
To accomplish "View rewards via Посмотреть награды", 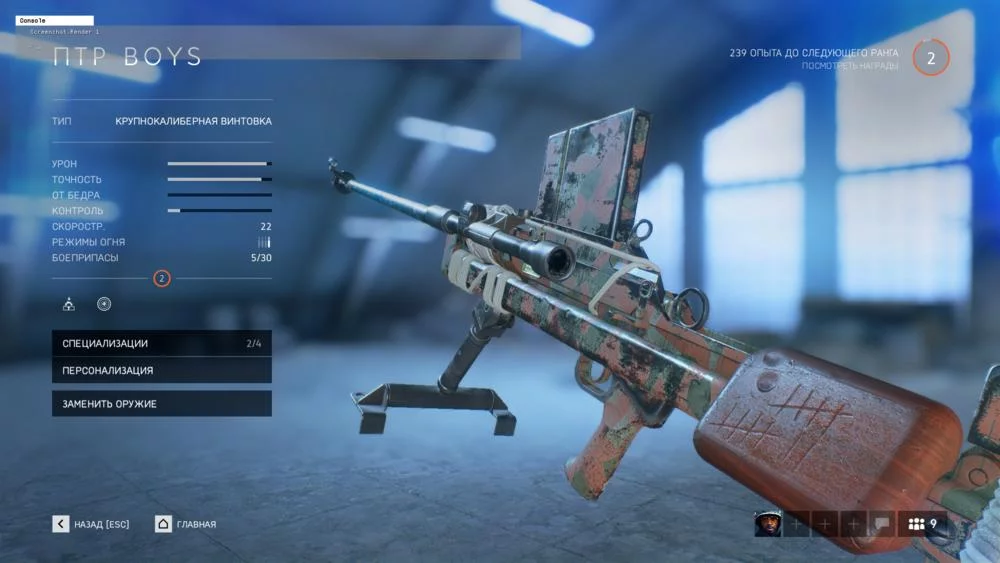I will [x=848, y=66].
